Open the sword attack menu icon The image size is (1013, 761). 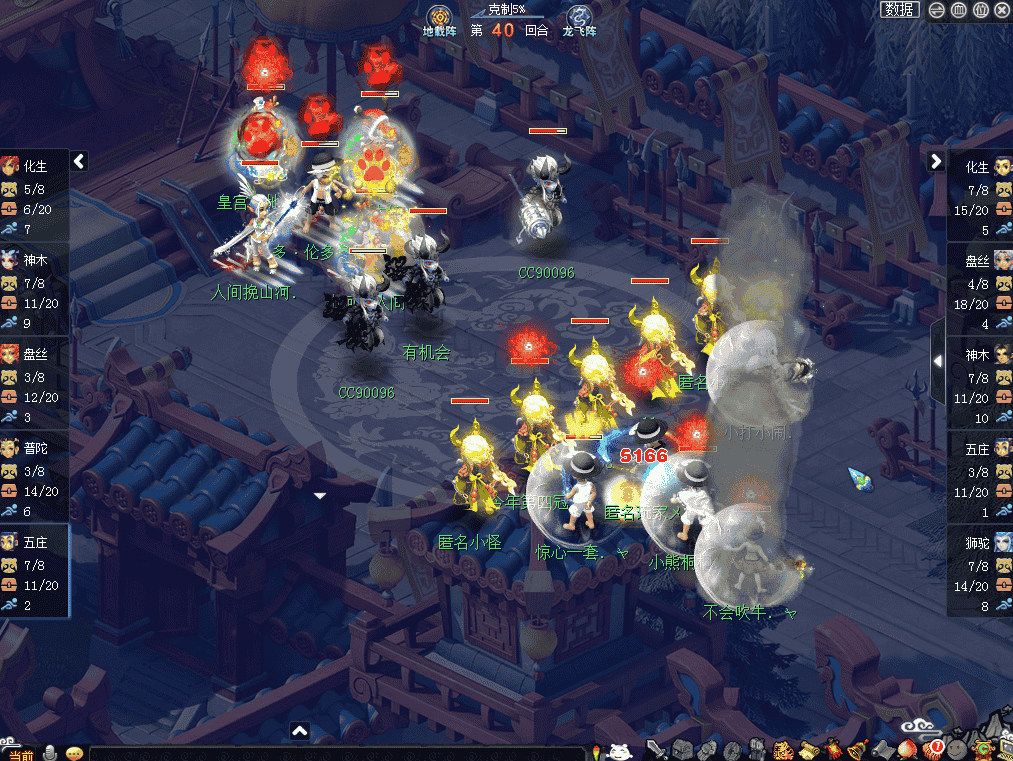657,750
